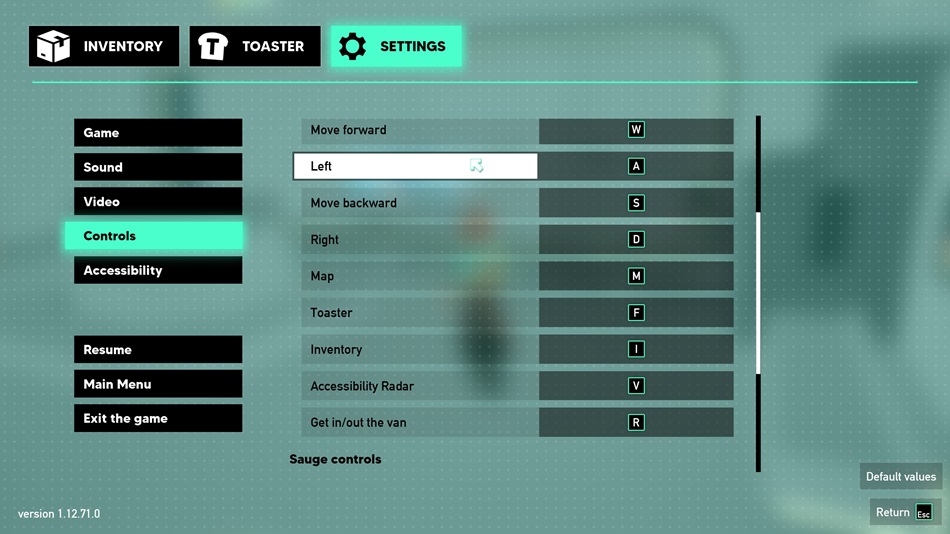Viewport: 950px width, 534px height.
Task: Resume the game
Action: tap(158, 350)
